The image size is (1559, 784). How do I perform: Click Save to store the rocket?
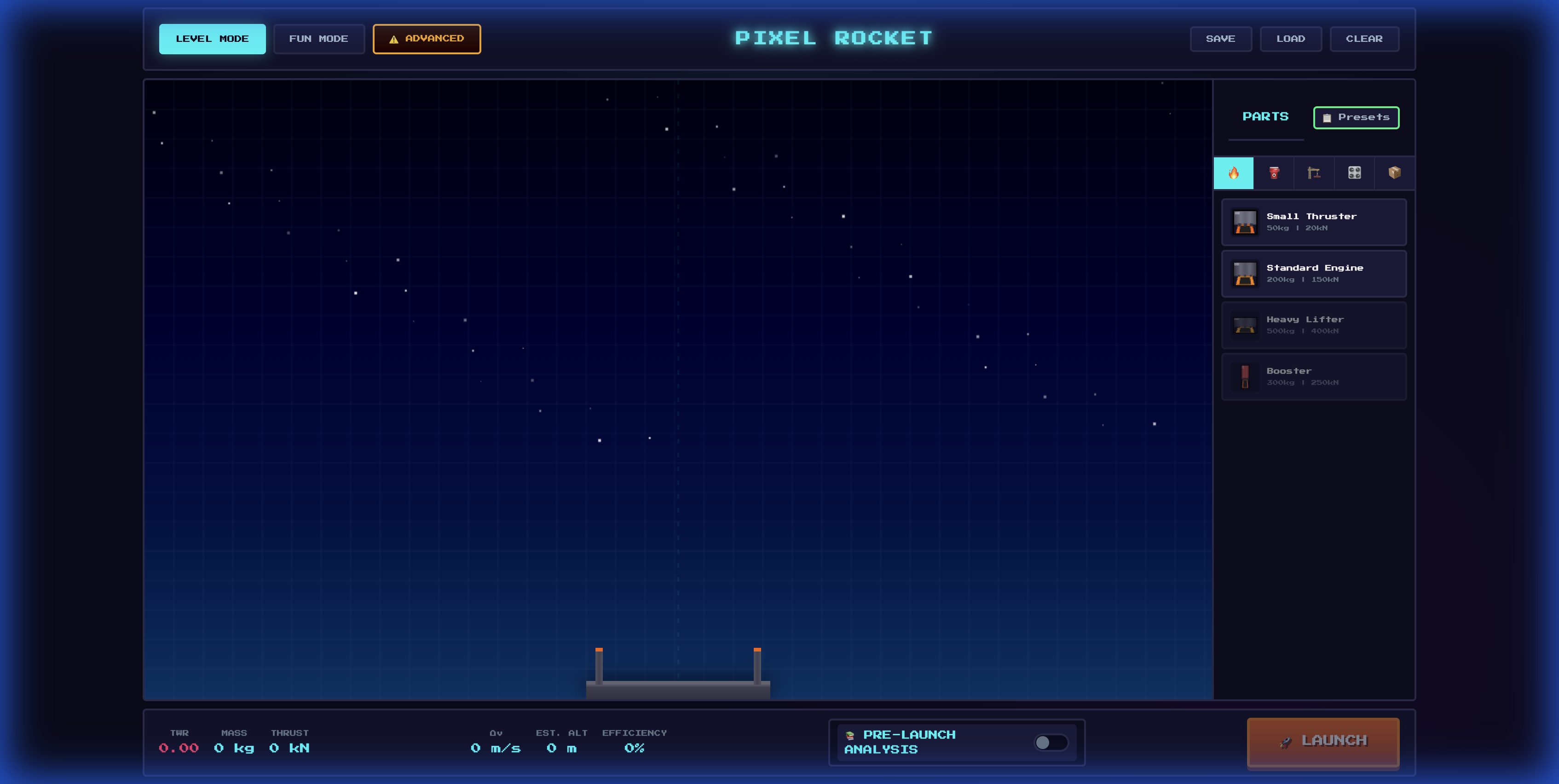[1221, 39]
